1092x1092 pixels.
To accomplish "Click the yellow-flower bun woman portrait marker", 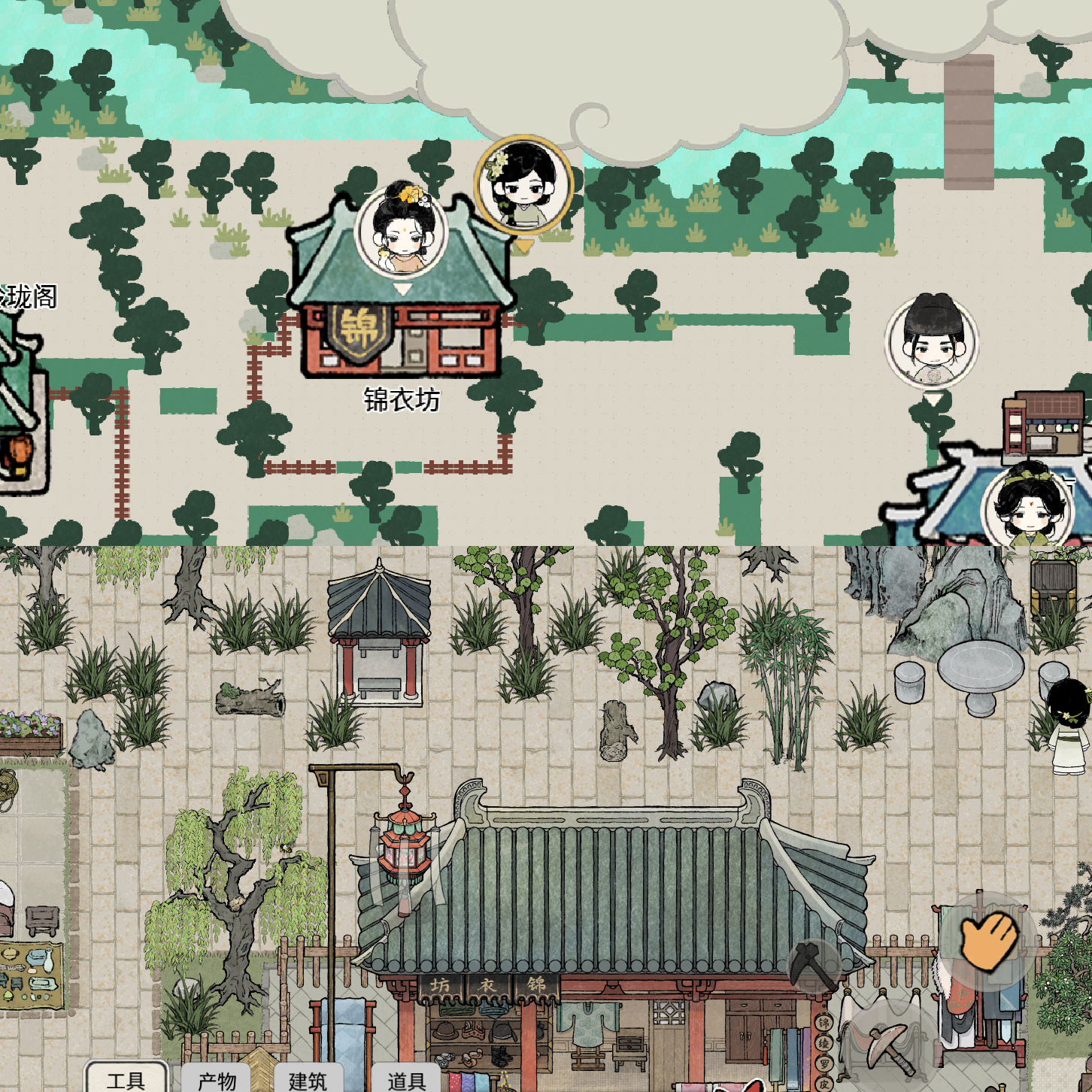I will 402,231.
